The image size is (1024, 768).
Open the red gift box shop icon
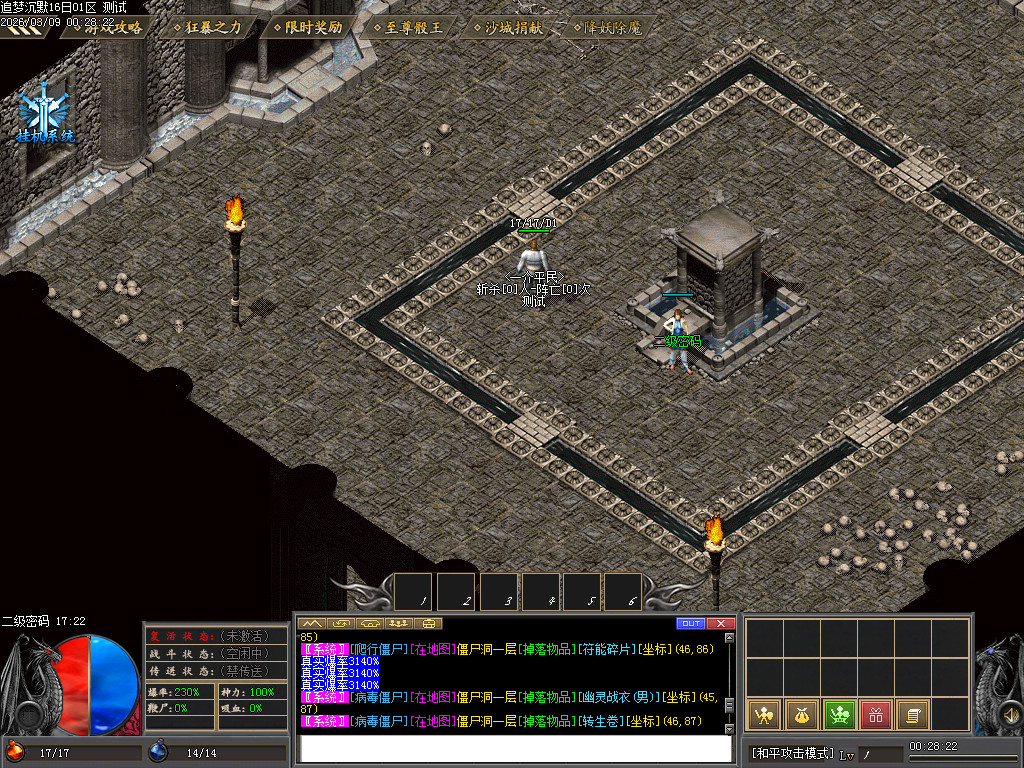click(875, 714)
